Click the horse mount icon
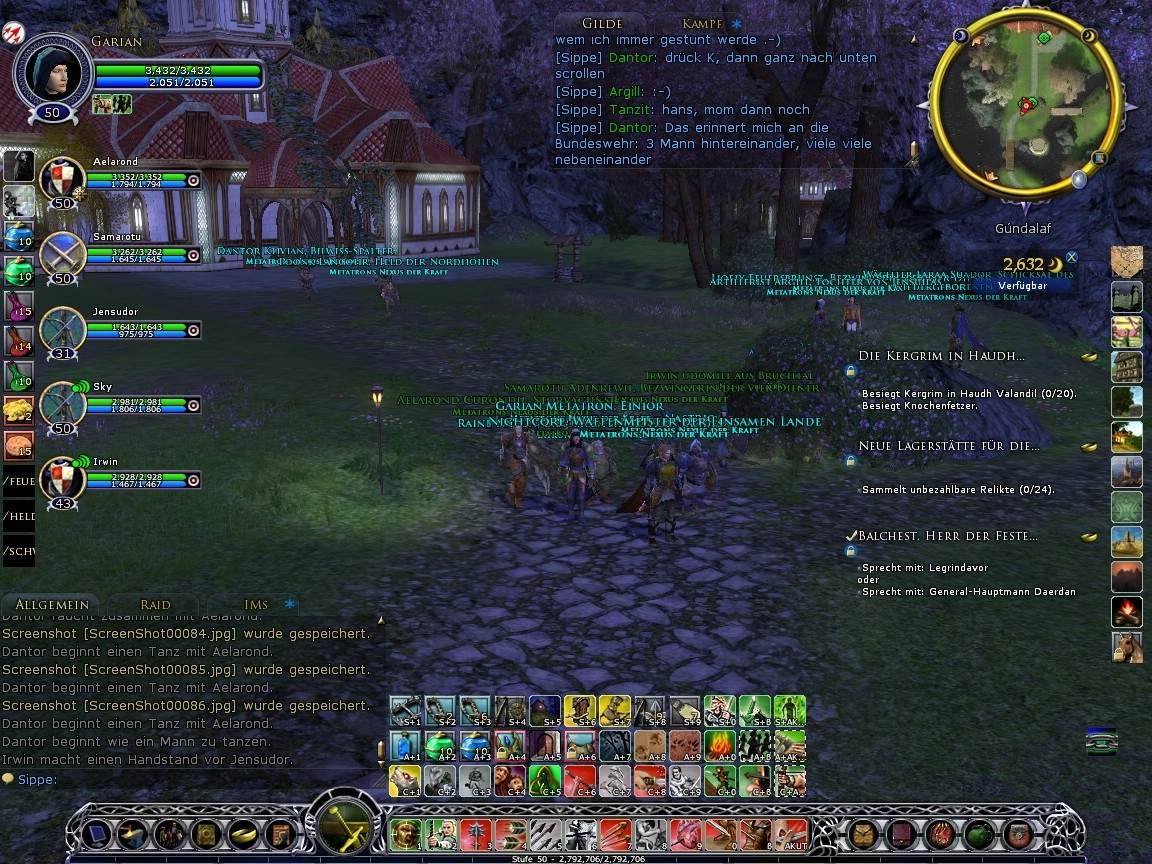 tap(1126, 646)
